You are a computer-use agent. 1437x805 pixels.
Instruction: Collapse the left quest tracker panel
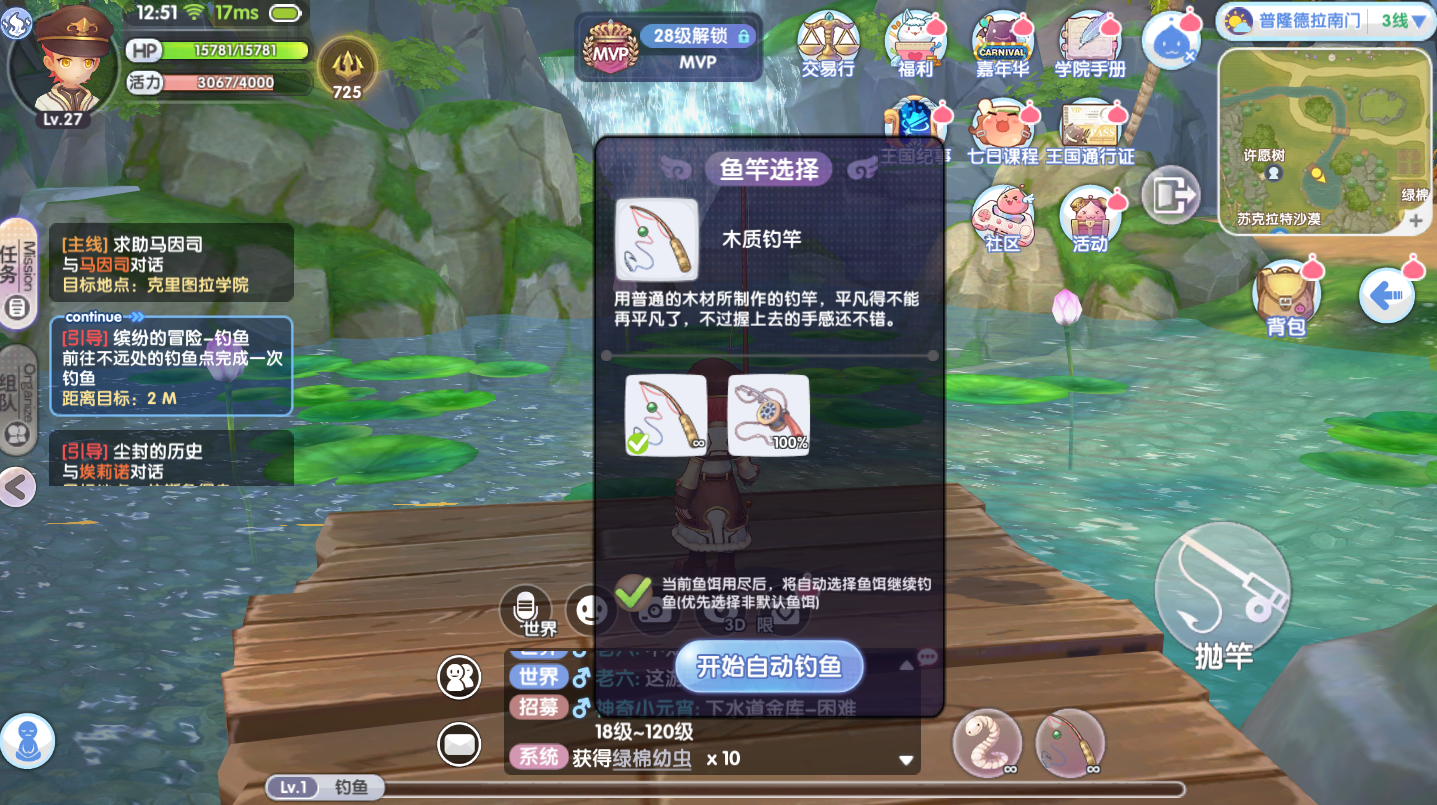(17, 487)
